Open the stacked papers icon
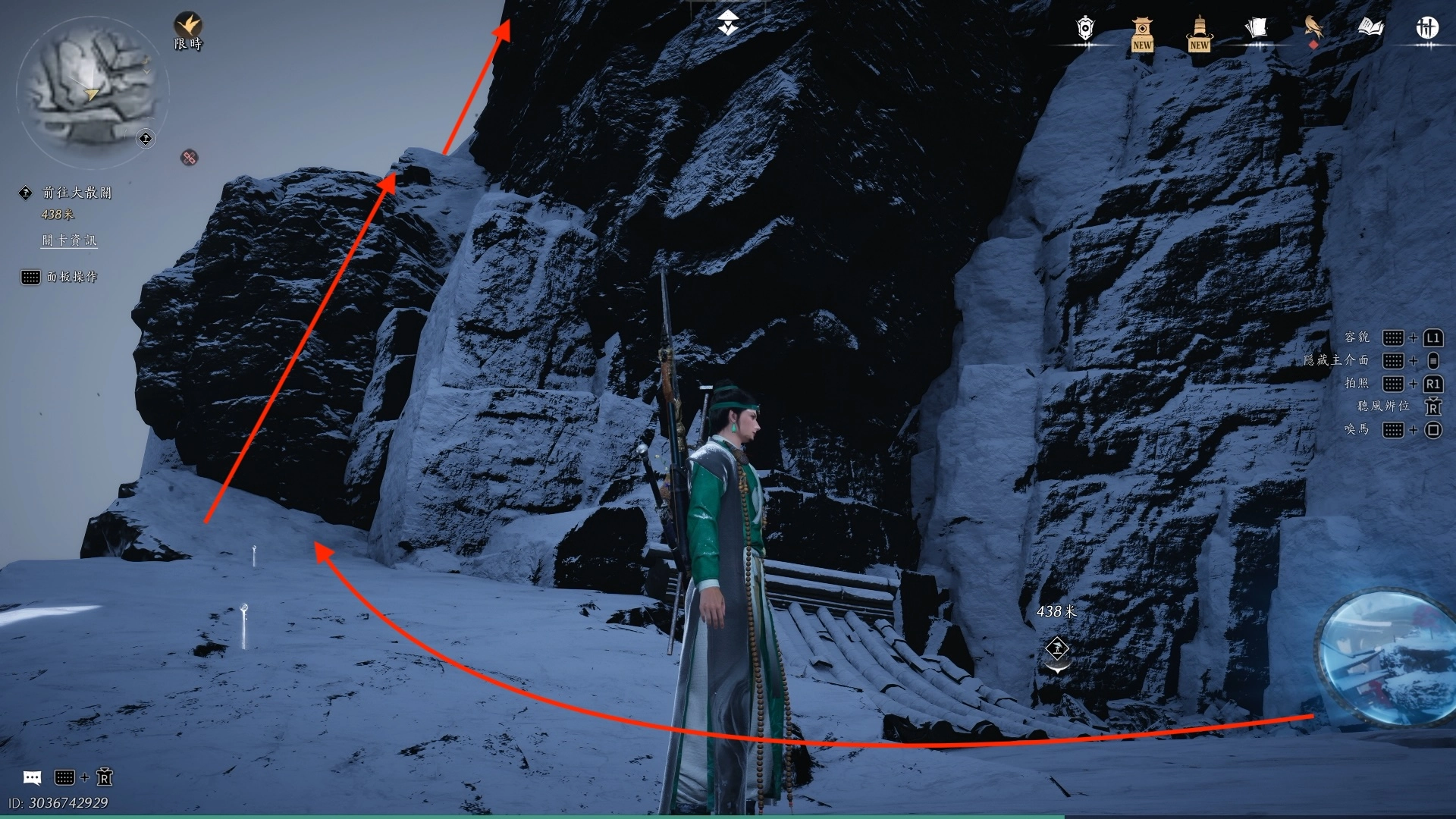 point(1256,29)
